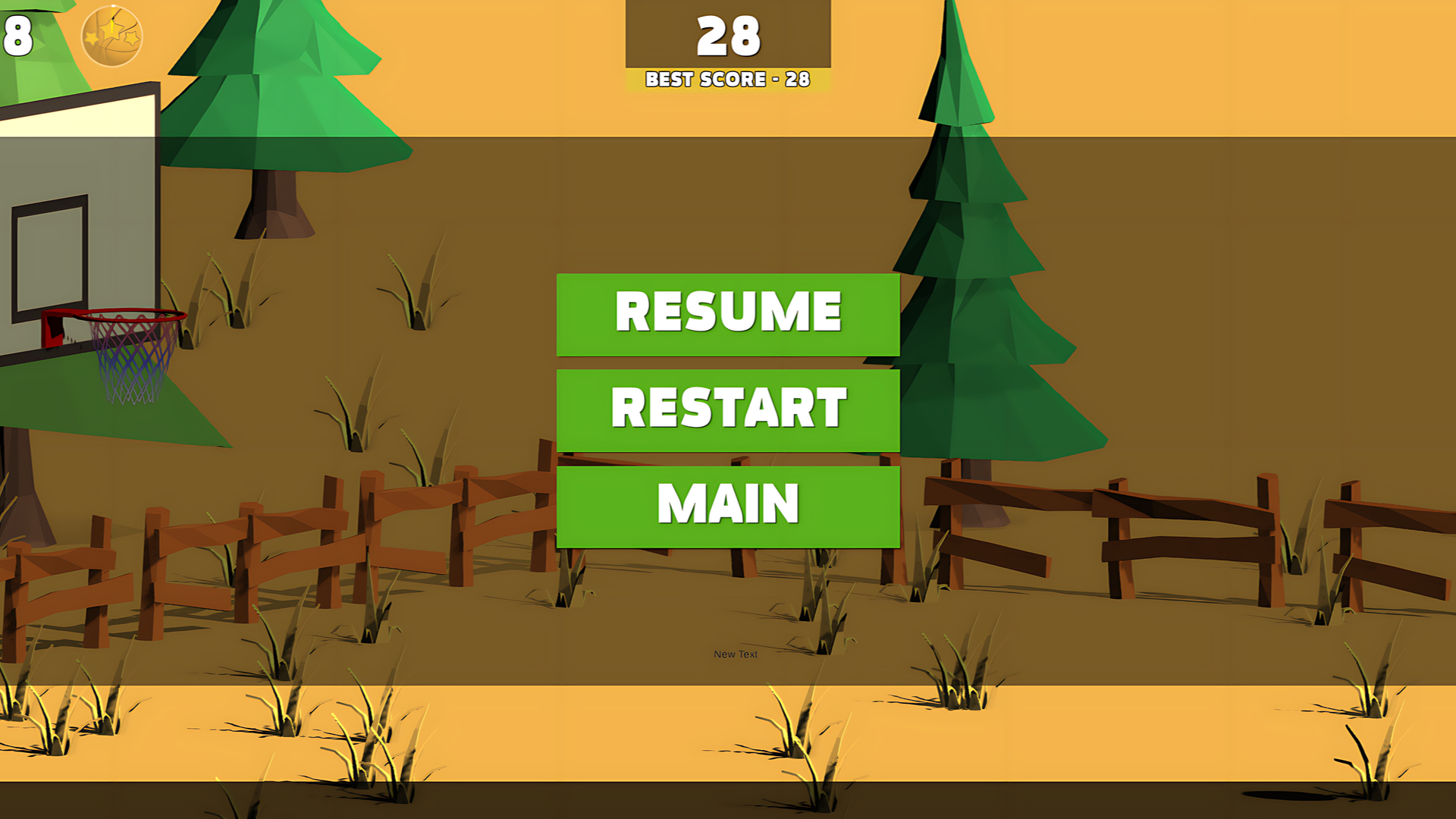Screen dimensions: 1456x819
Task: Click the RESTART button
Action: tap(728, 409)
